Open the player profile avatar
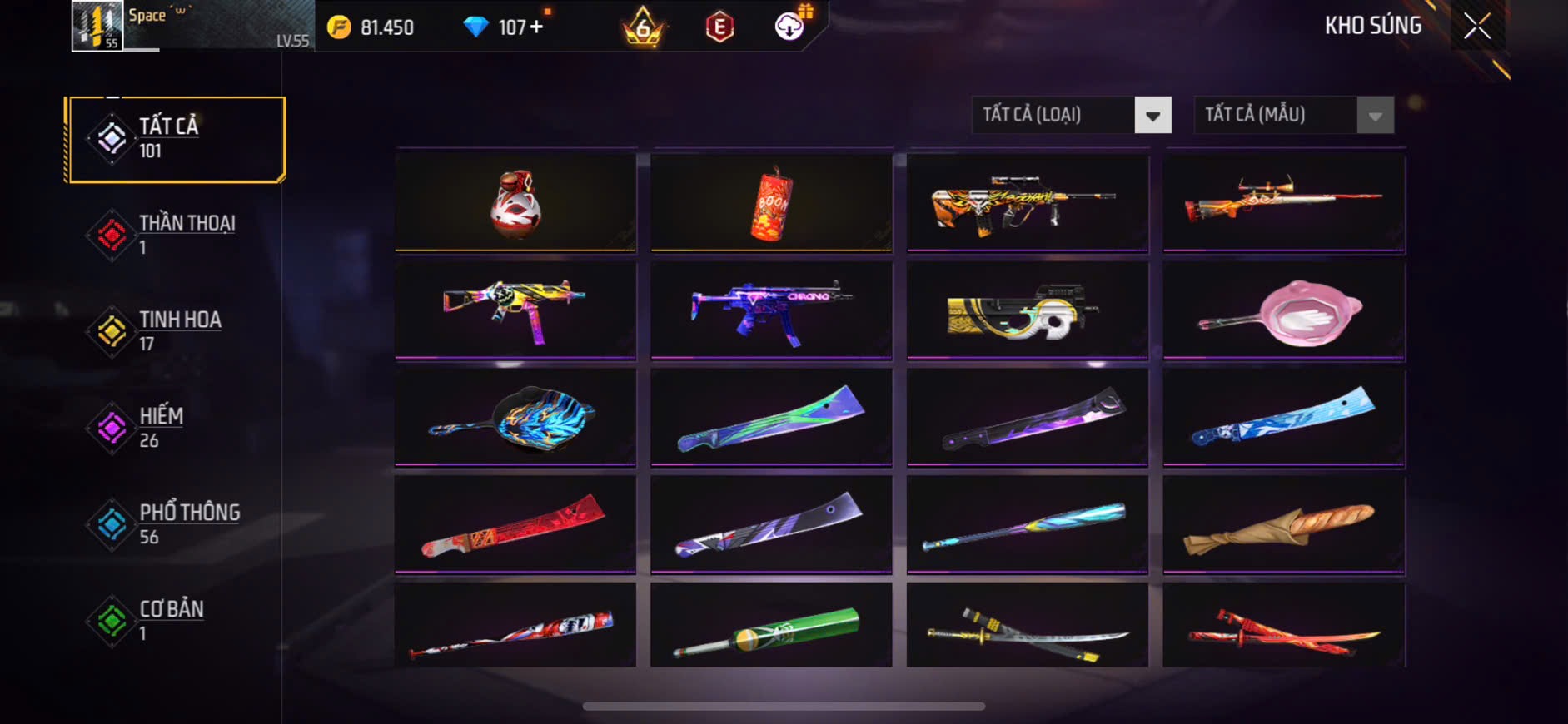1568x724 pixels. tap(97, 26)
